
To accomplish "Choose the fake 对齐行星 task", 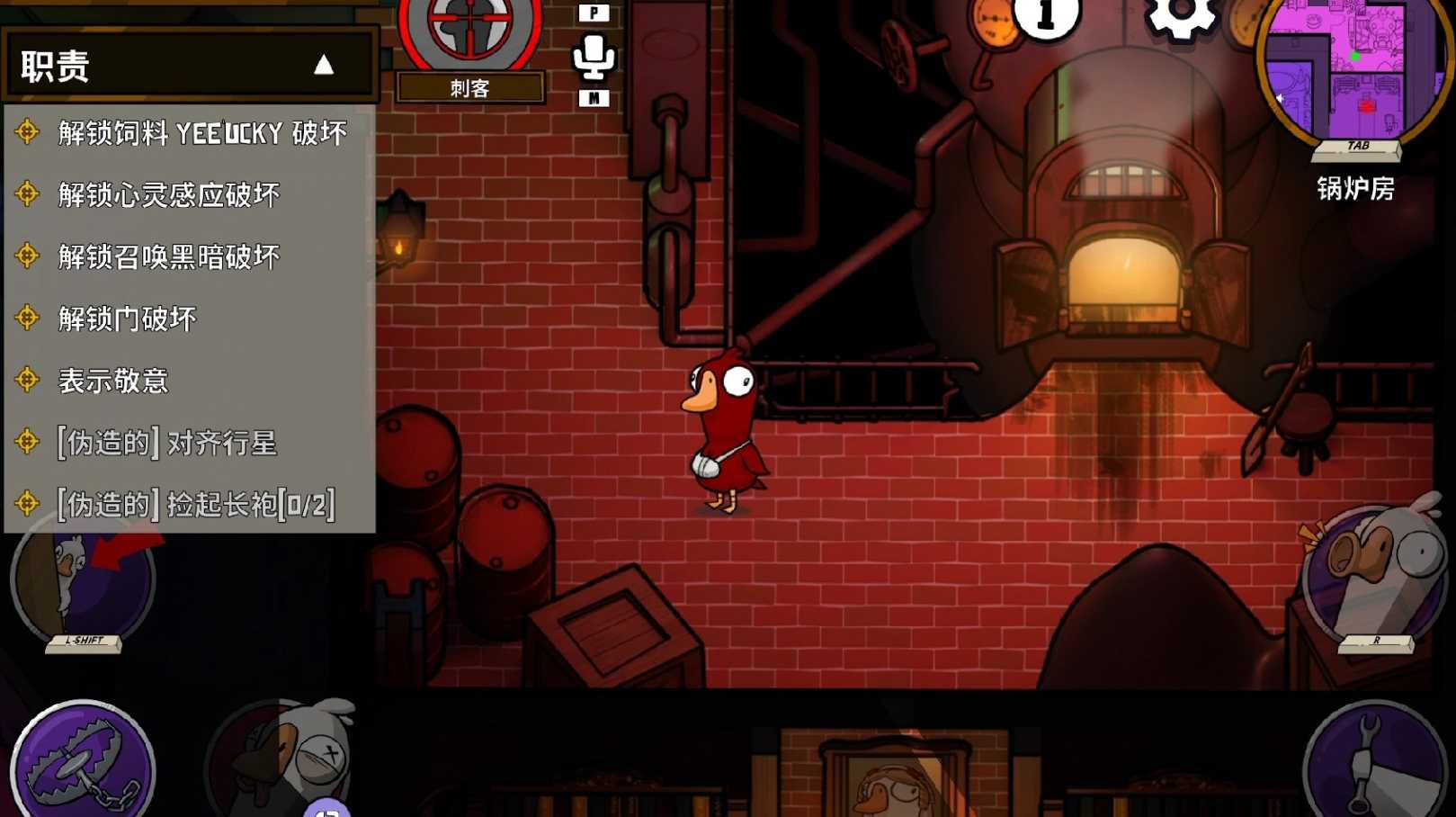I will click(x=167, y=443).
